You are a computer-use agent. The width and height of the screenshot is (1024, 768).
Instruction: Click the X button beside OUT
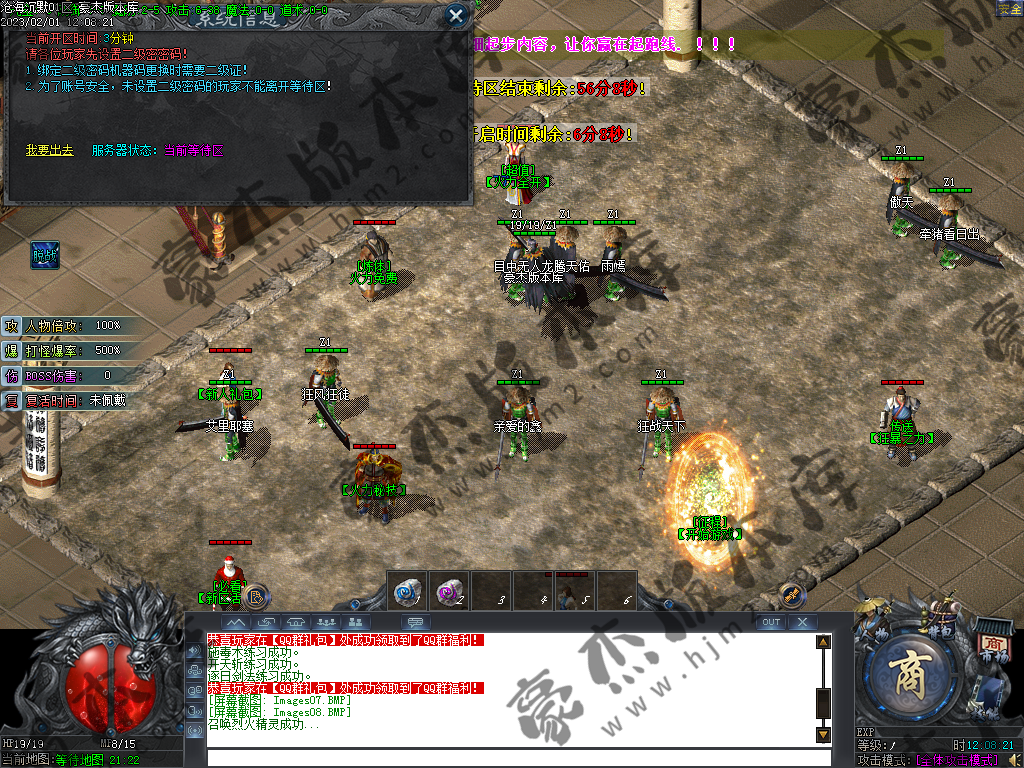coord(802,622)
